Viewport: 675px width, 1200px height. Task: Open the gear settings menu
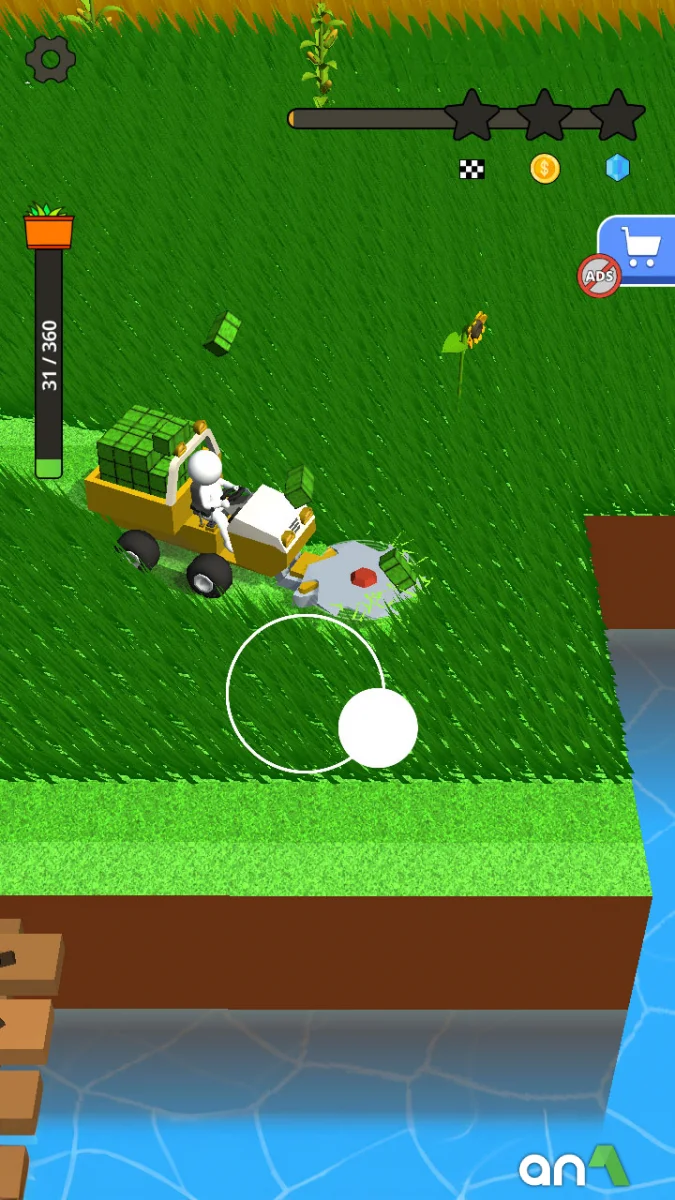point(50,59)
